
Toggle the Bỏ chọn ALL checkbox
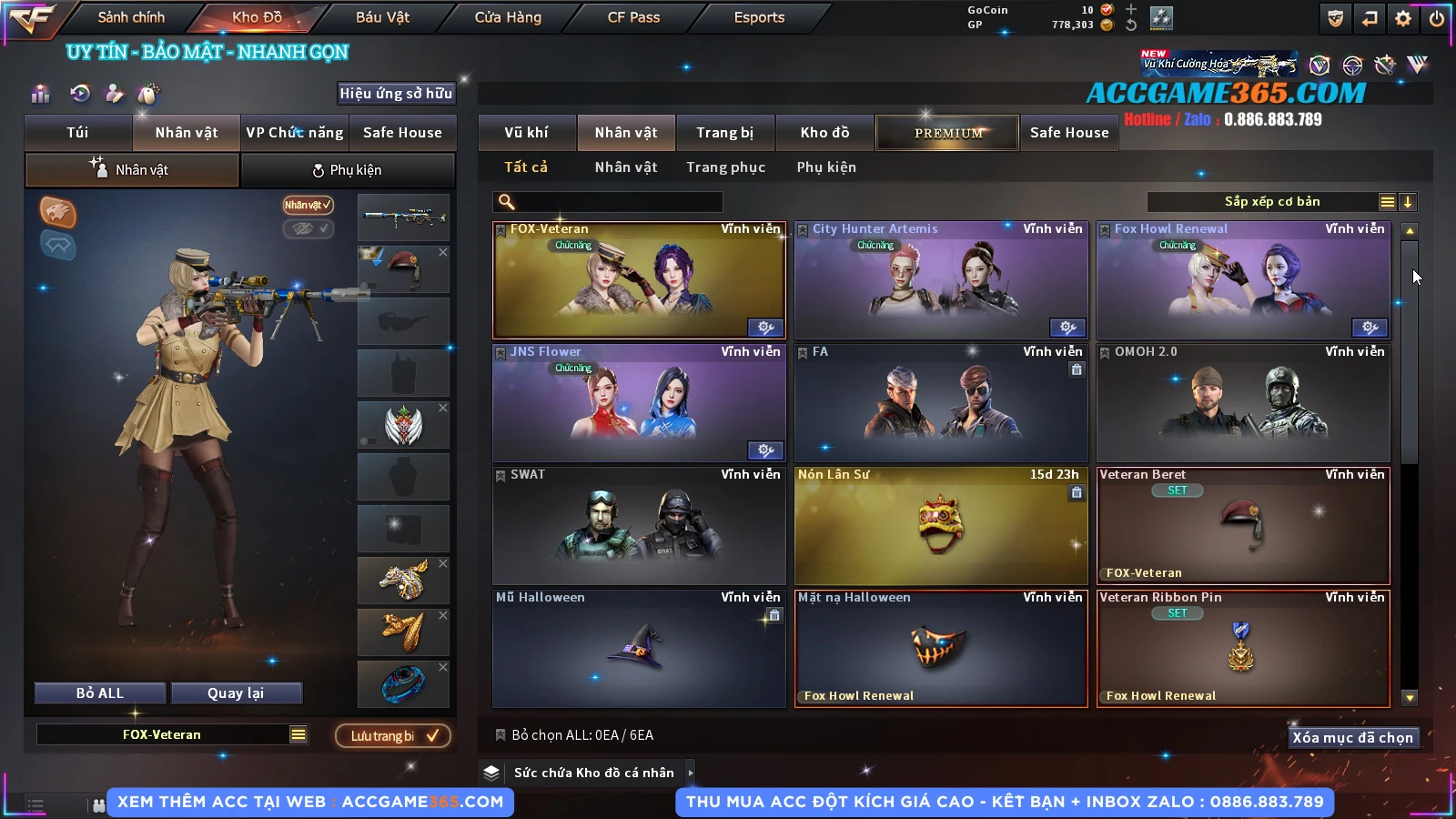pyautogui.click(x=500, y=735)
